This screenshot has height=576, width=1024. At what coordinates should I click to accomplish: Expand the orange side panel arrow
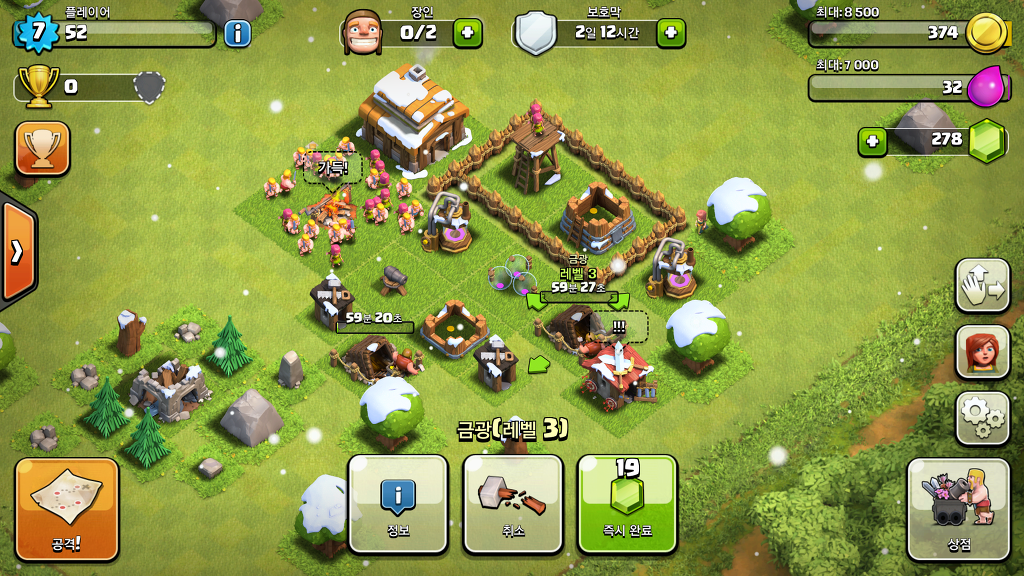pos(17,251)
